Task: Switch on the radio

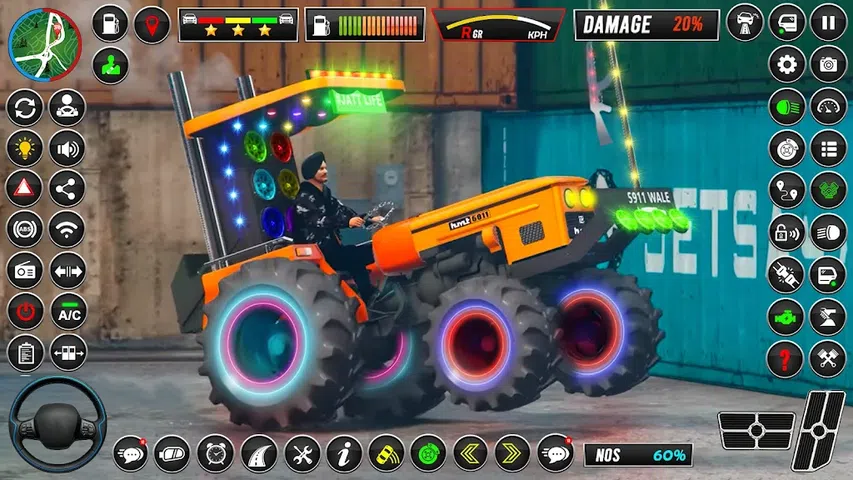Action: point(24,270)
